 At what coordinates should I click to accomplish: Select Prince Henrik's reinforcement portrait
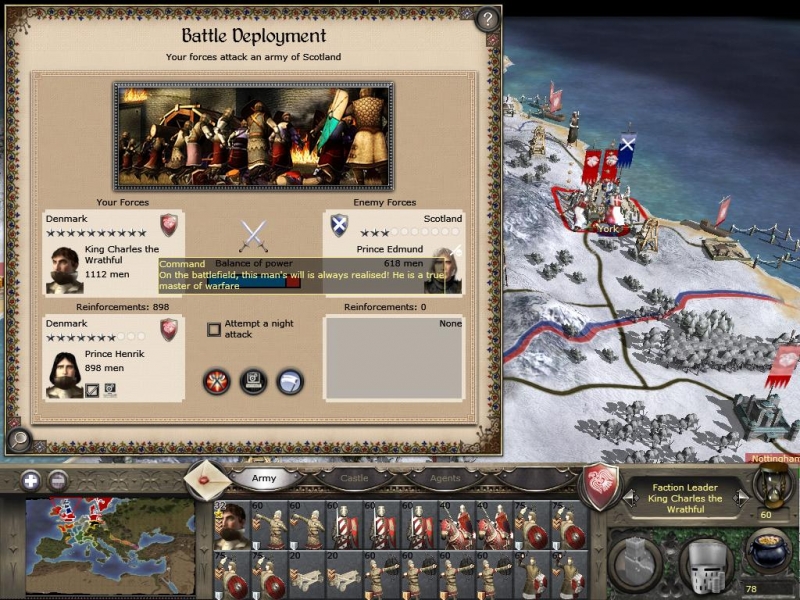pos(65,374)
